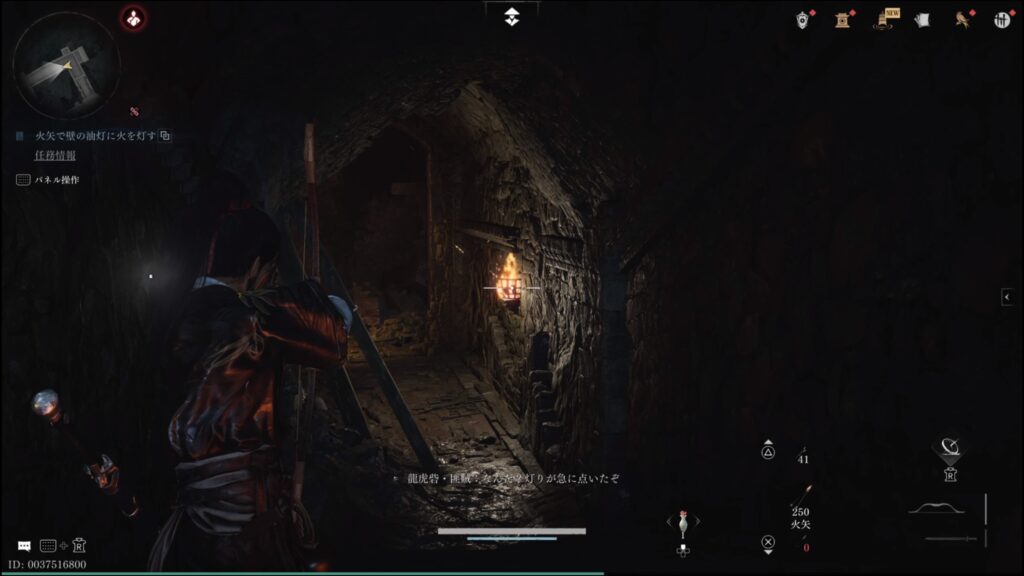This screenshot has height=576, width=1024.
Task: Open the shrine lantern menu icon
Action: click(842, 19)
